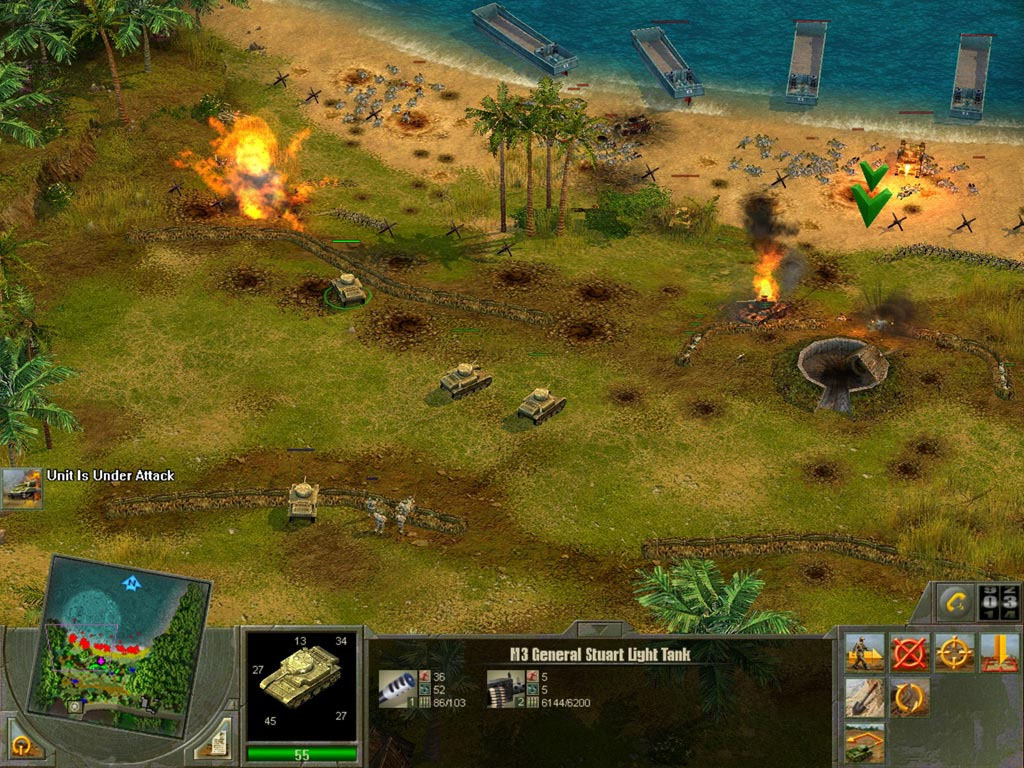Viewport: 1024px width, 768px height.
Task: Select the green-circled tank unit
Action: (347, 289)
